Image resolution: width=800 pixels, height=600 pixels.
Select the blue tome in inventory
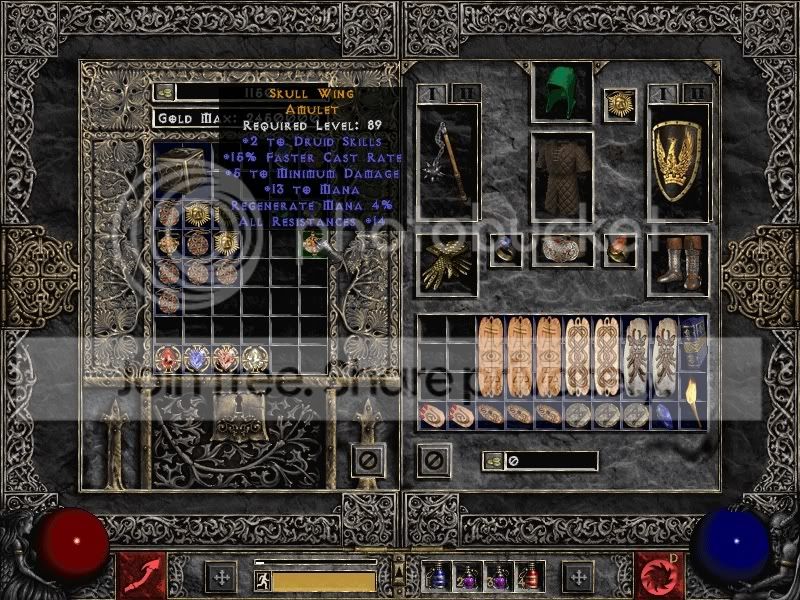tap(693, 342)
